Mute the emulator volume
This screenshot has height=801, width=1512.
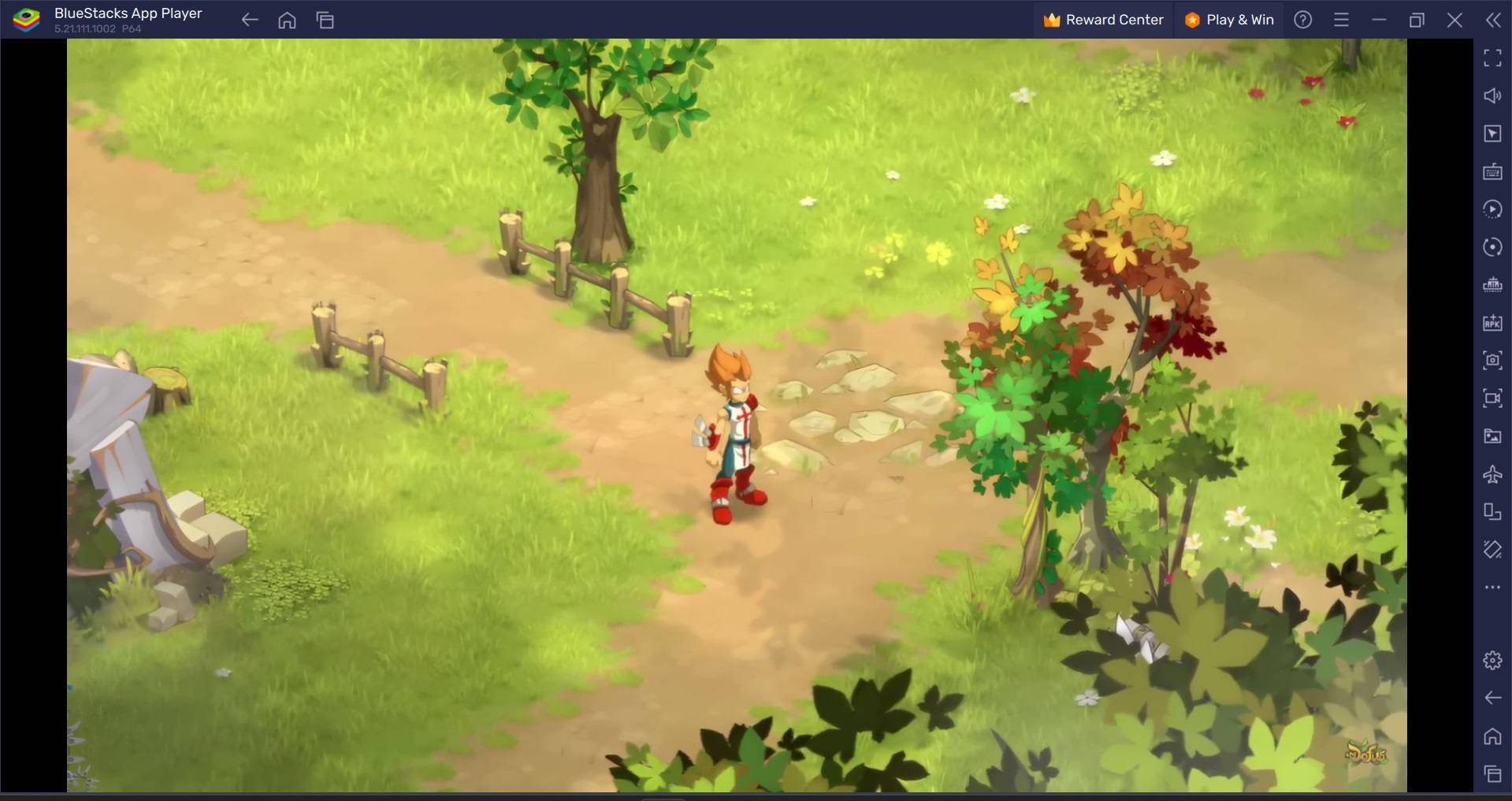[1492, 95]
